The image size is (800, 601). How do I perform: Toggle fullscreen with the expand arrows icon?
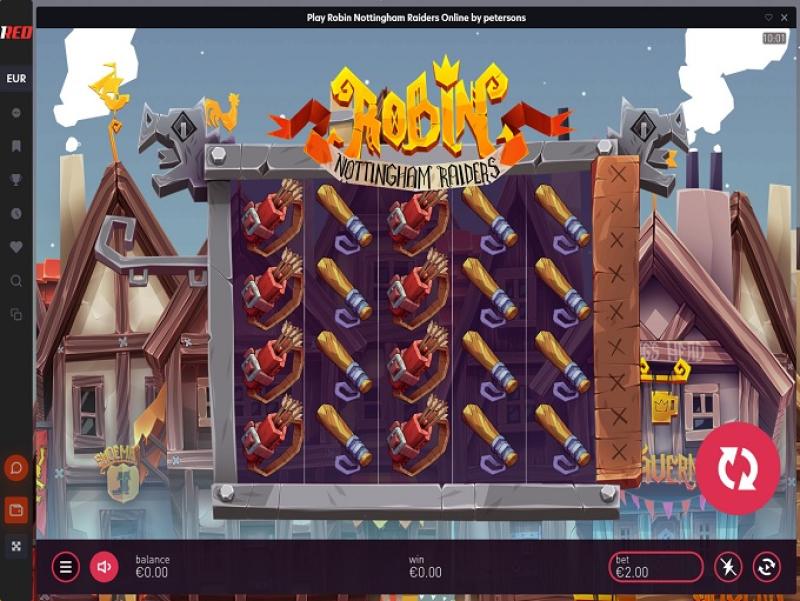click(16, 546)
